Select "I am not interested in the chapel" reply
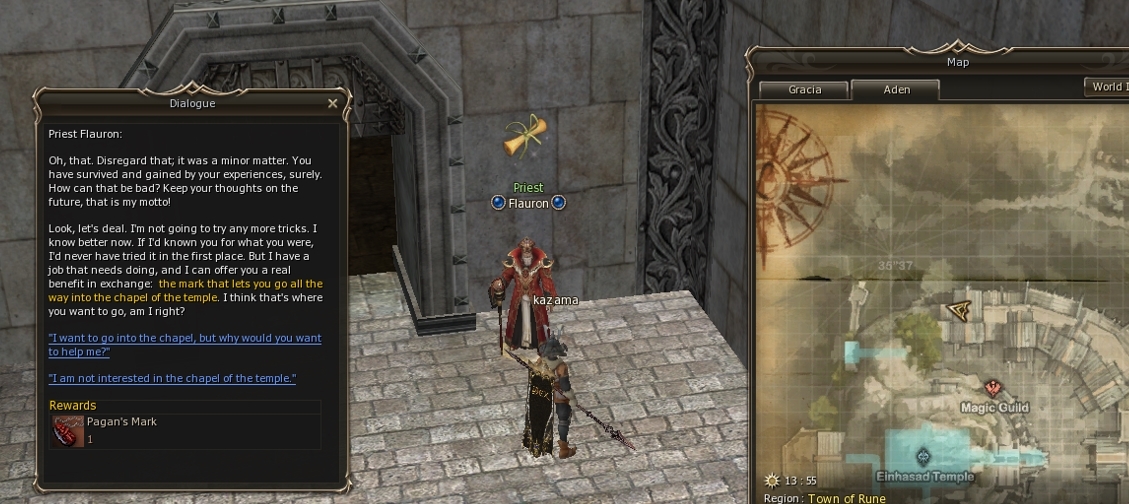Screen dimensions: 1129x504 point(172,378)
